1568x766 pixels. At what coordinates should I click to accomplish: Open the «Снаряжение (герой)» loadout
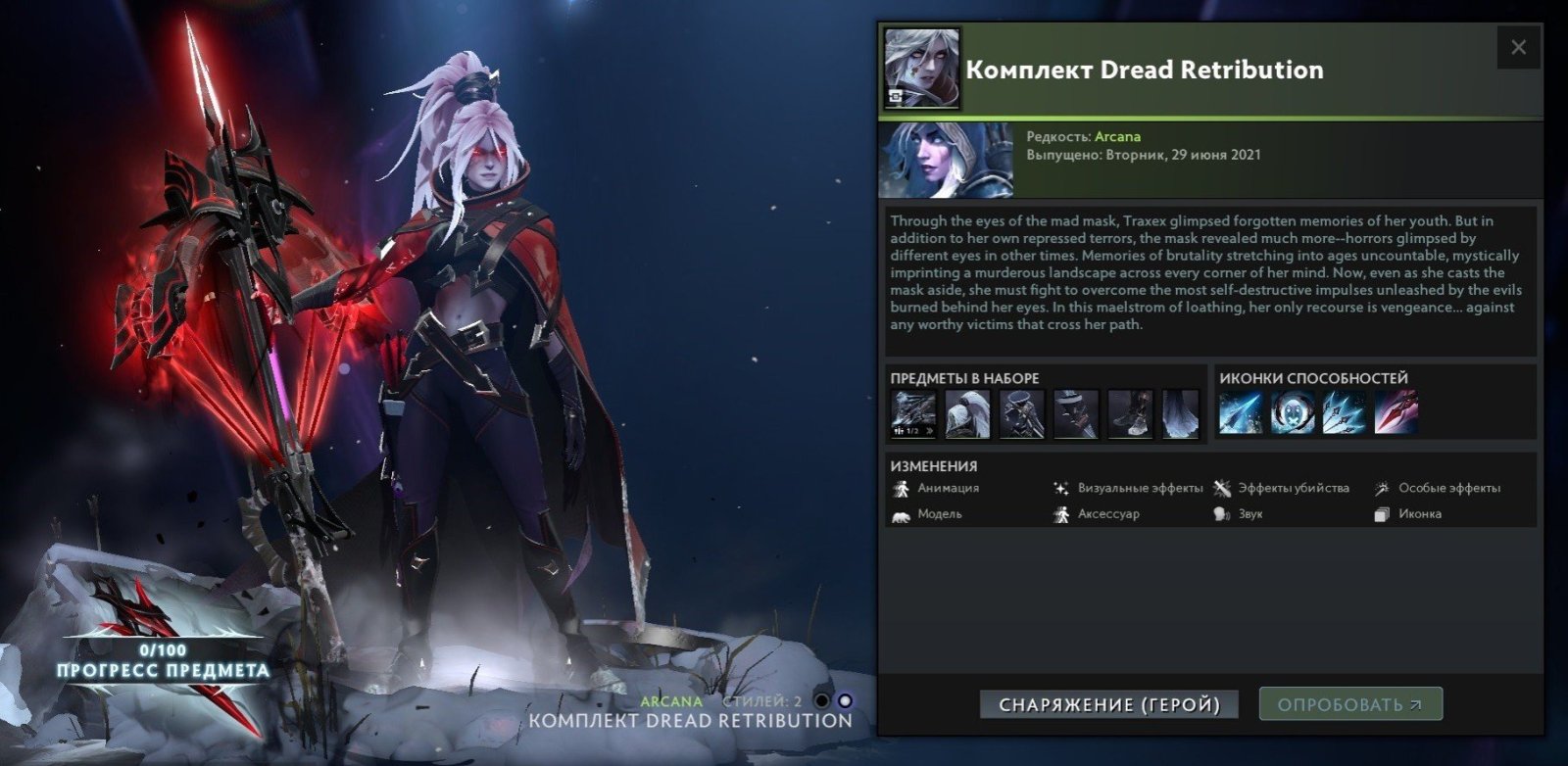click(1108, 704)
